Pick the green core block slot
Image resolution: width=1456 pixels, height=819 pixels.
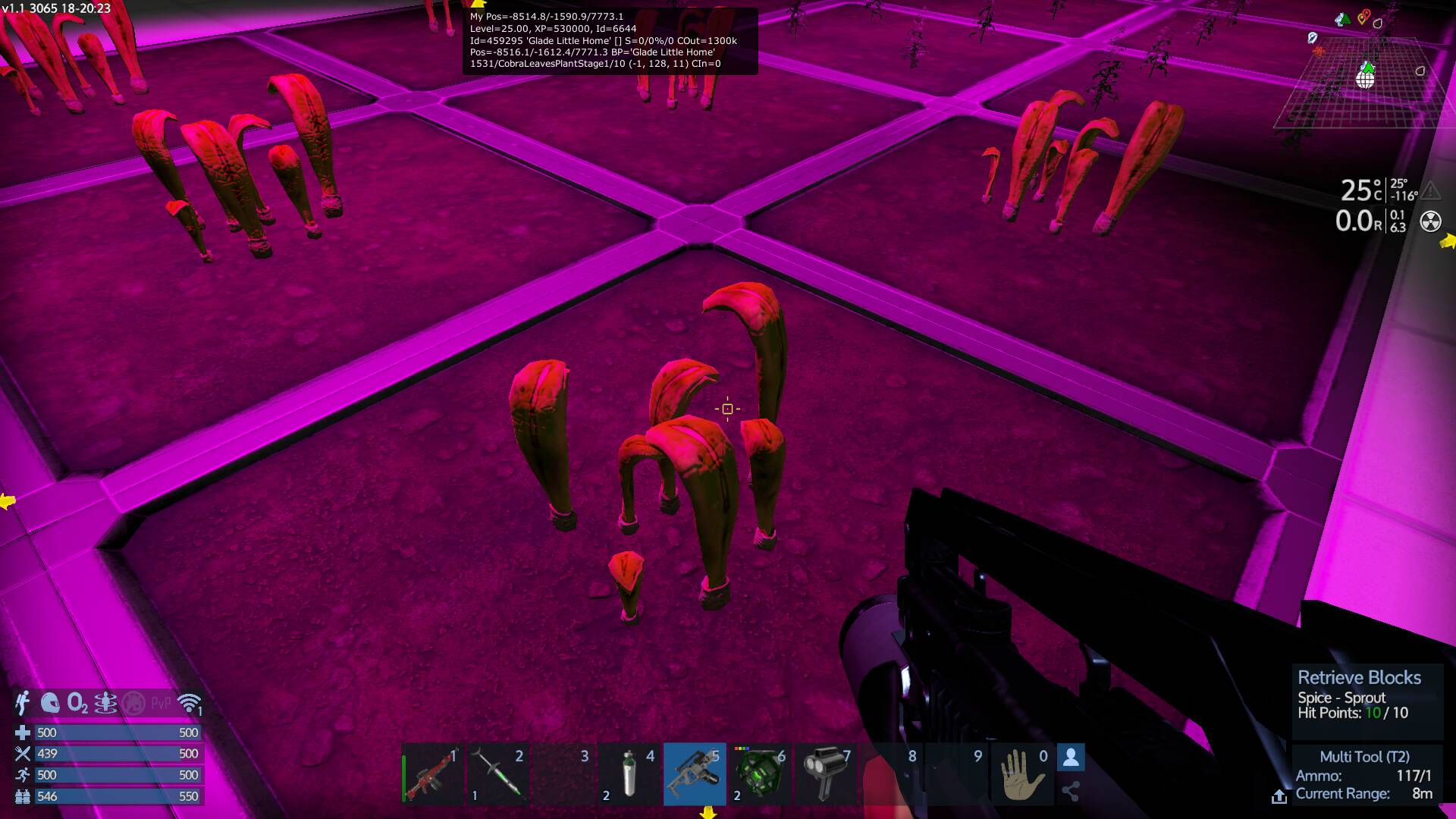(x=760, y=774)
